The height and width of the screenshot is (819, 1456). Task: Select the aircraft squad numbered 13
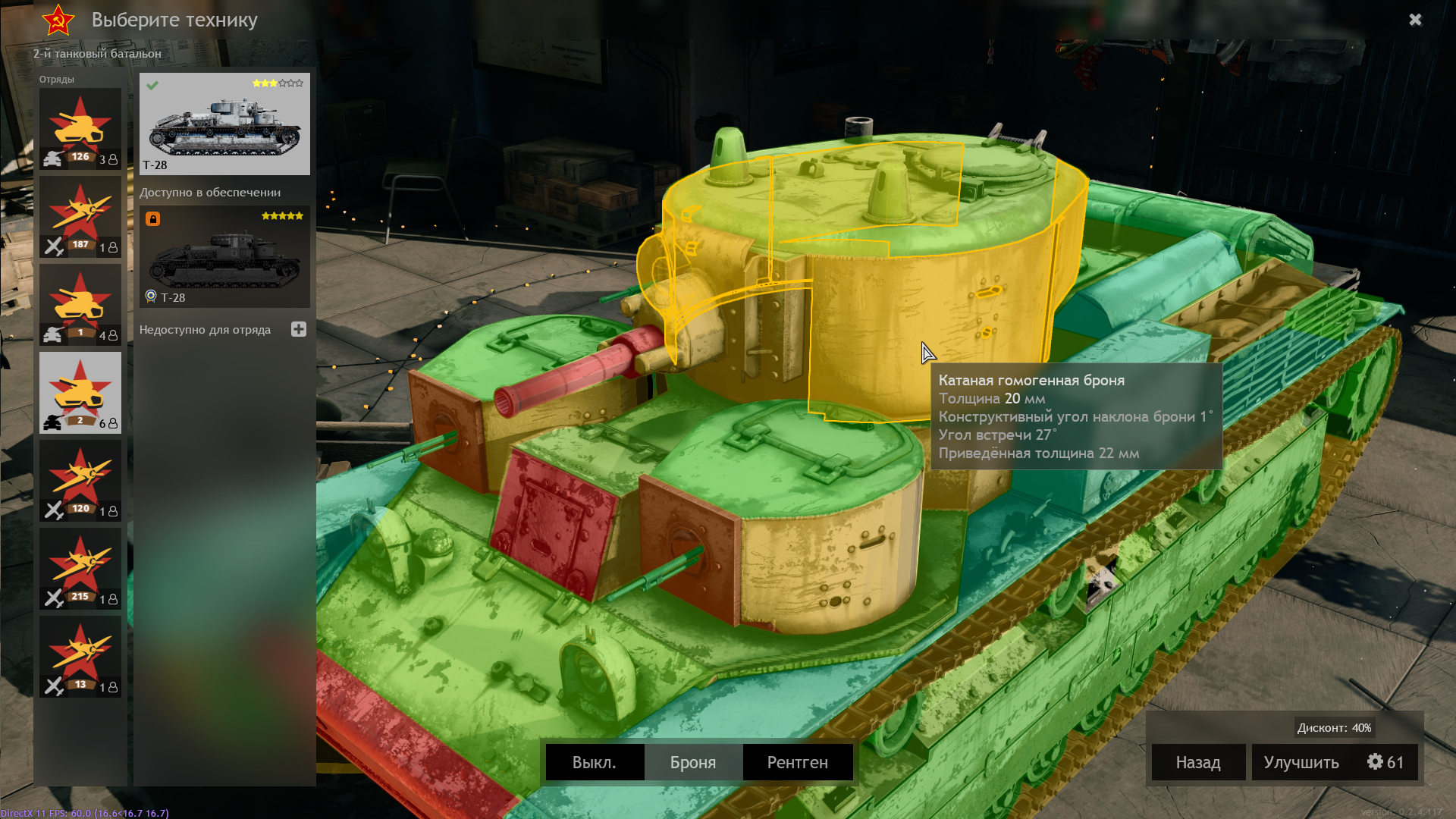click(x=80, y=657)
